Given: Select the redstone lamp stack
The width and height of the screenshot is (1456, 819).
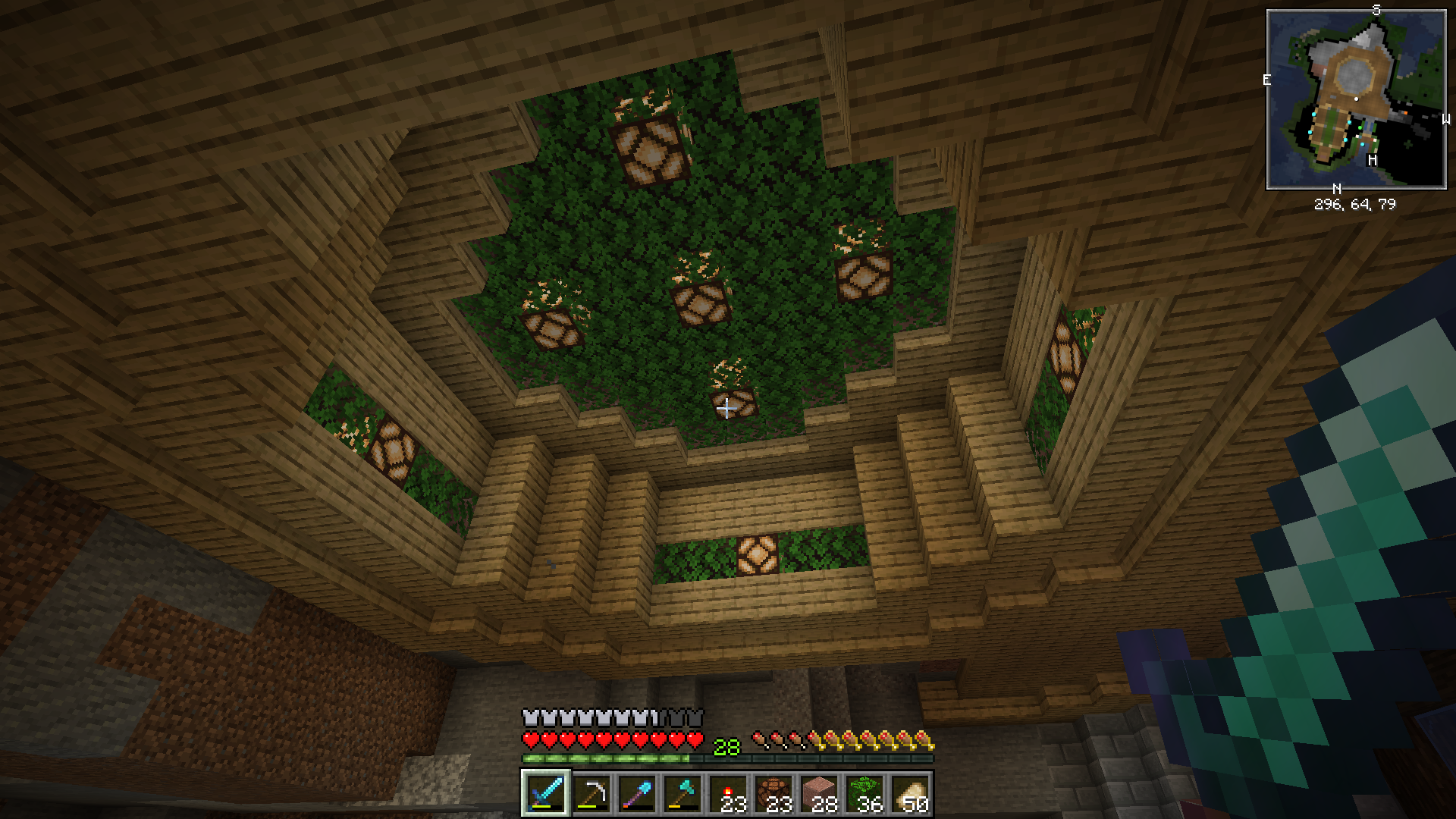Looking at the screenshot, I should coord(773,794).
